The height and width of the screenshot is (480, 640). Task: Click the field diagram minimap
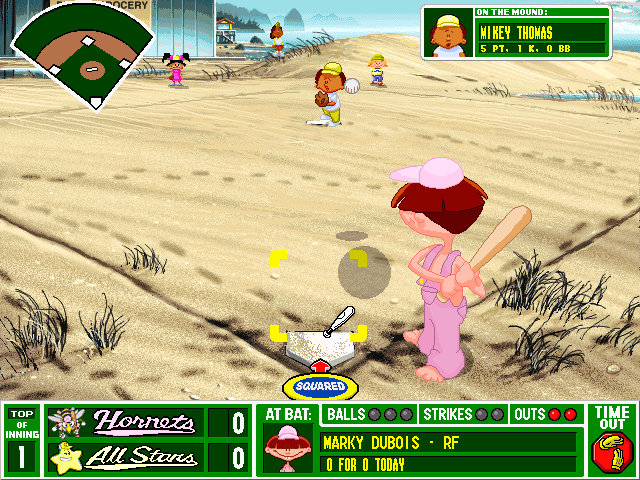84,55
